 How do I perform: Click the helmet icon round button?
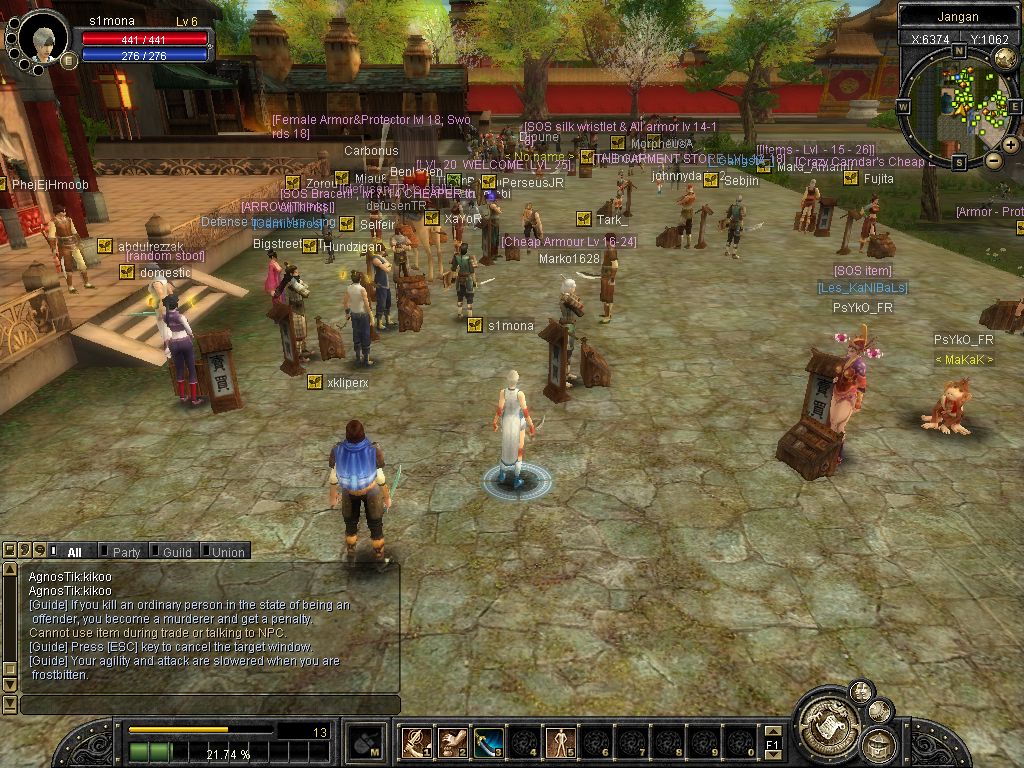point(879,745)
